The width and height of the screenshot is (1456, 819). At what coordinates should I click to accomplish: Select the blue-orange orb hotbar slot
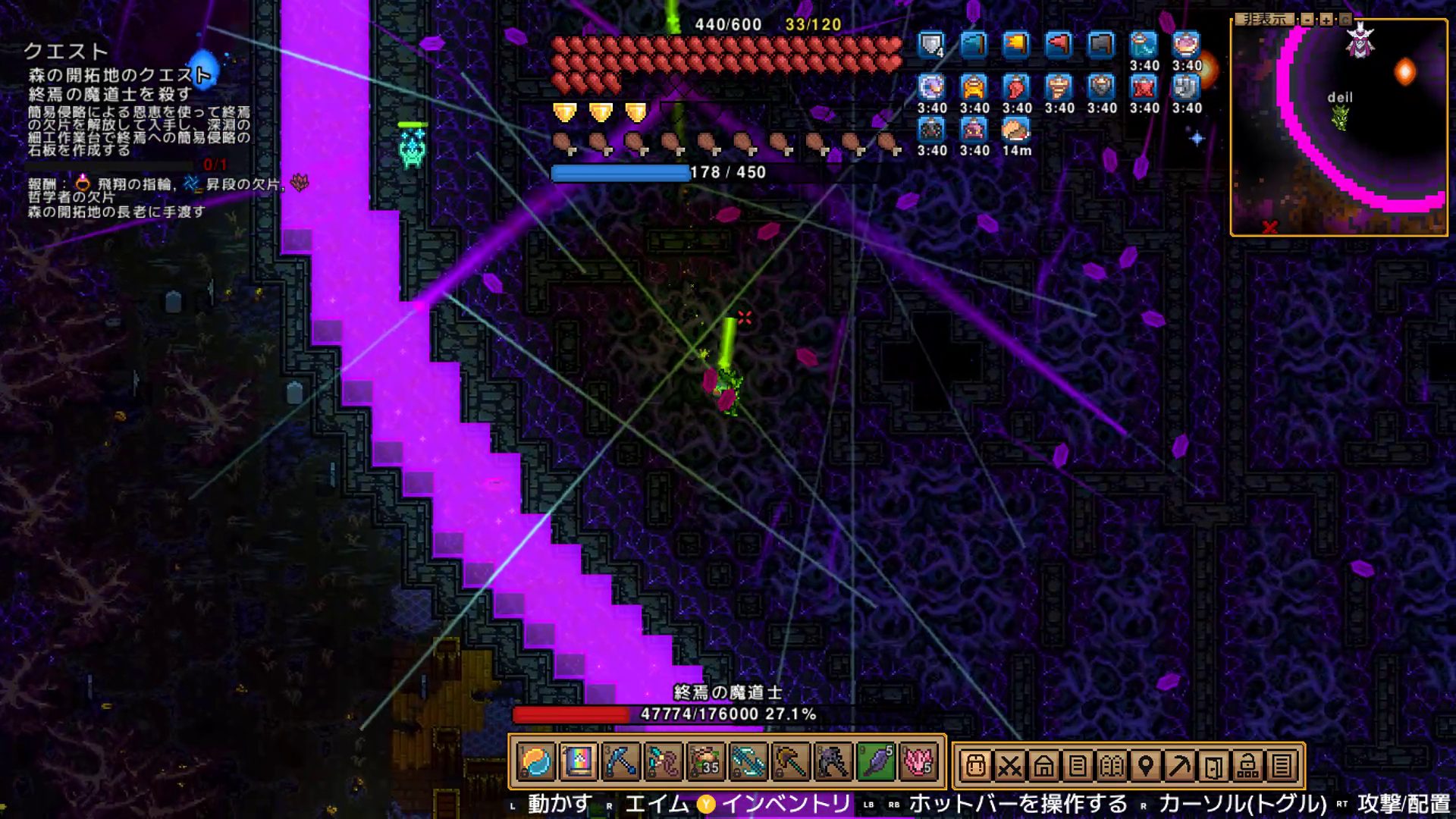[x=536, y=762]
